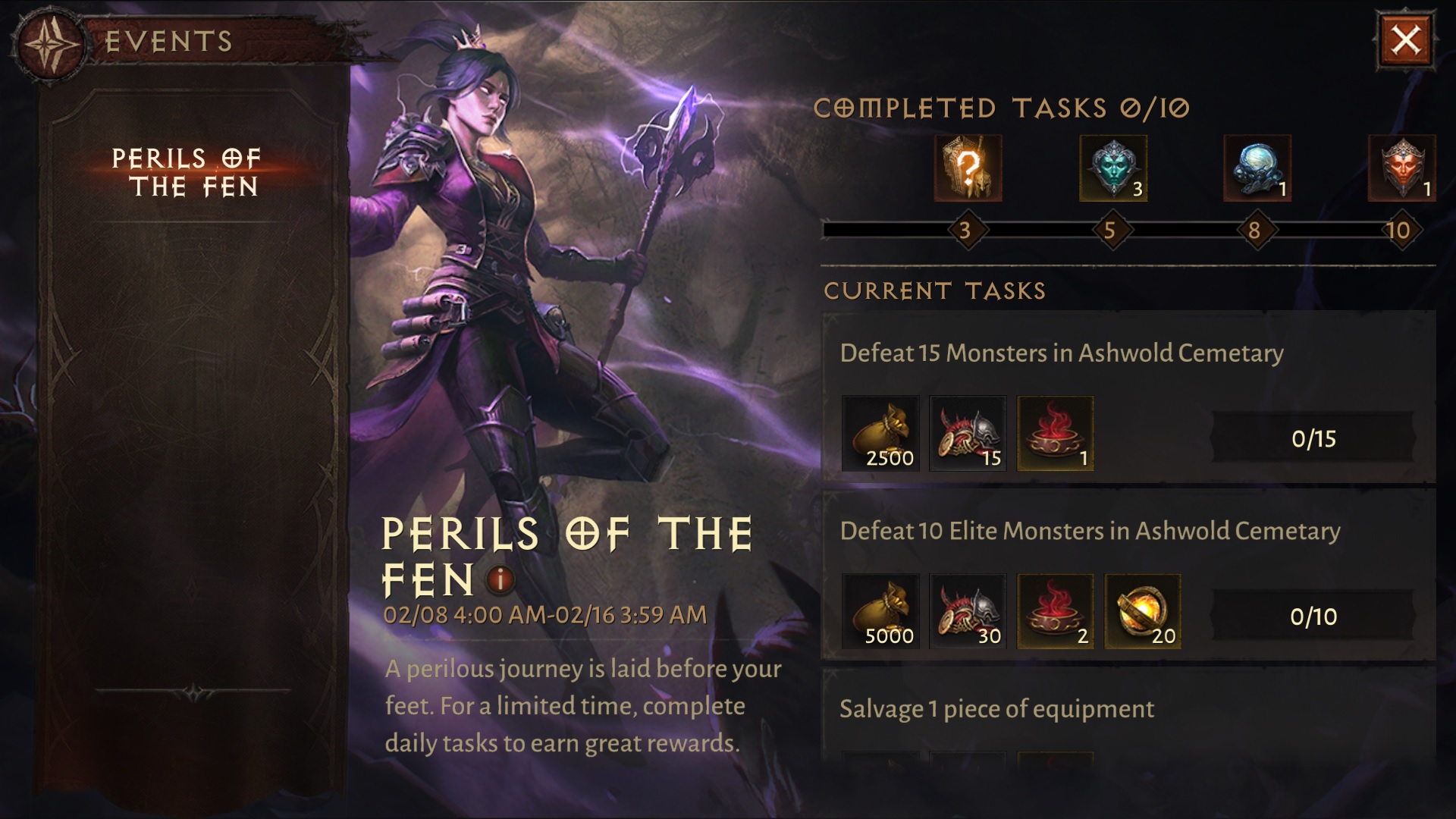
Task: Select Perils of the Fen in the sidebar
Action: (187, 172)
